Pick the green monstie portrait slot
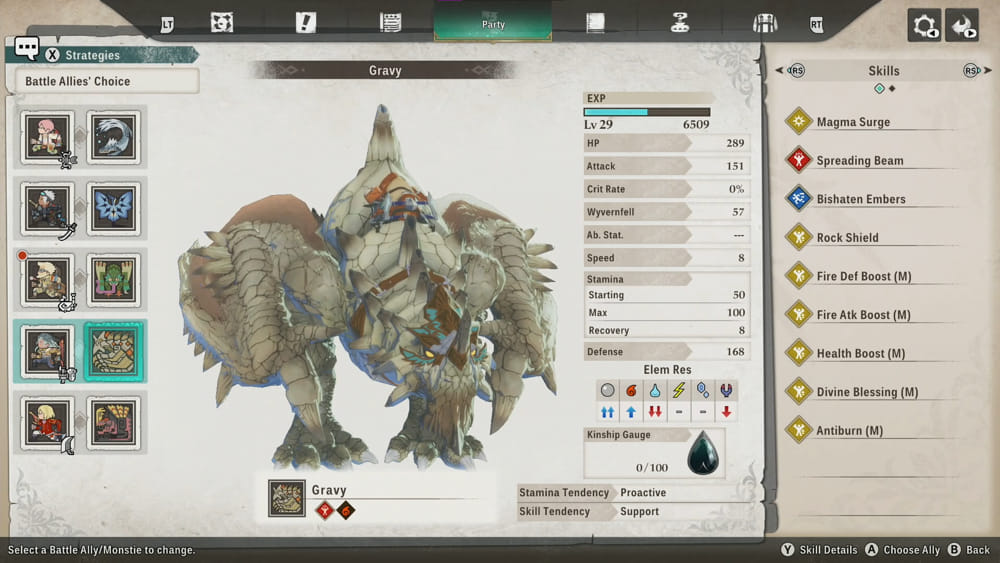This screenshot has height=563, width=1000. point(114,279)
